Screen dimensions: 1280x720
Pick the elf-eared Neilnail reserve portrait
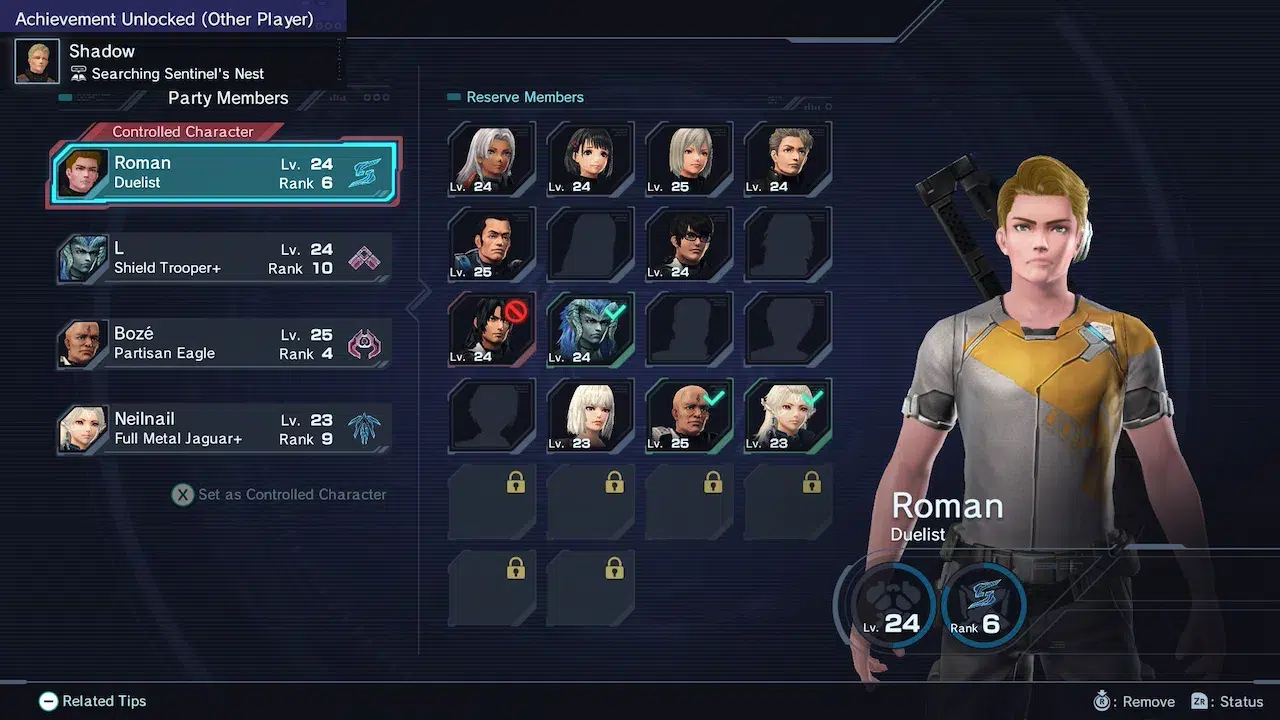tap(788, 415)
